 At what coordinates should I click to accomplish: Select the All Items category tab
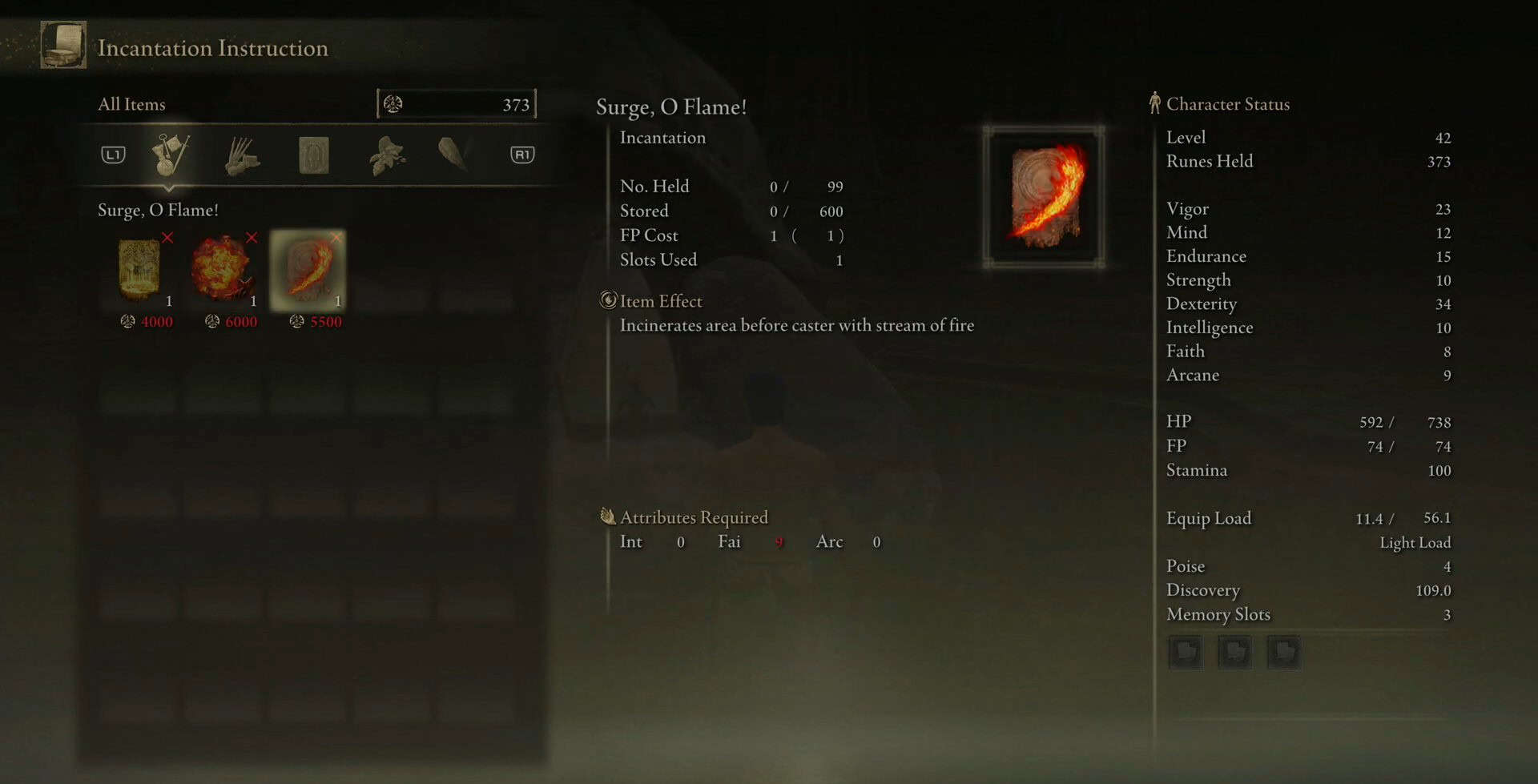coord(170,155)
